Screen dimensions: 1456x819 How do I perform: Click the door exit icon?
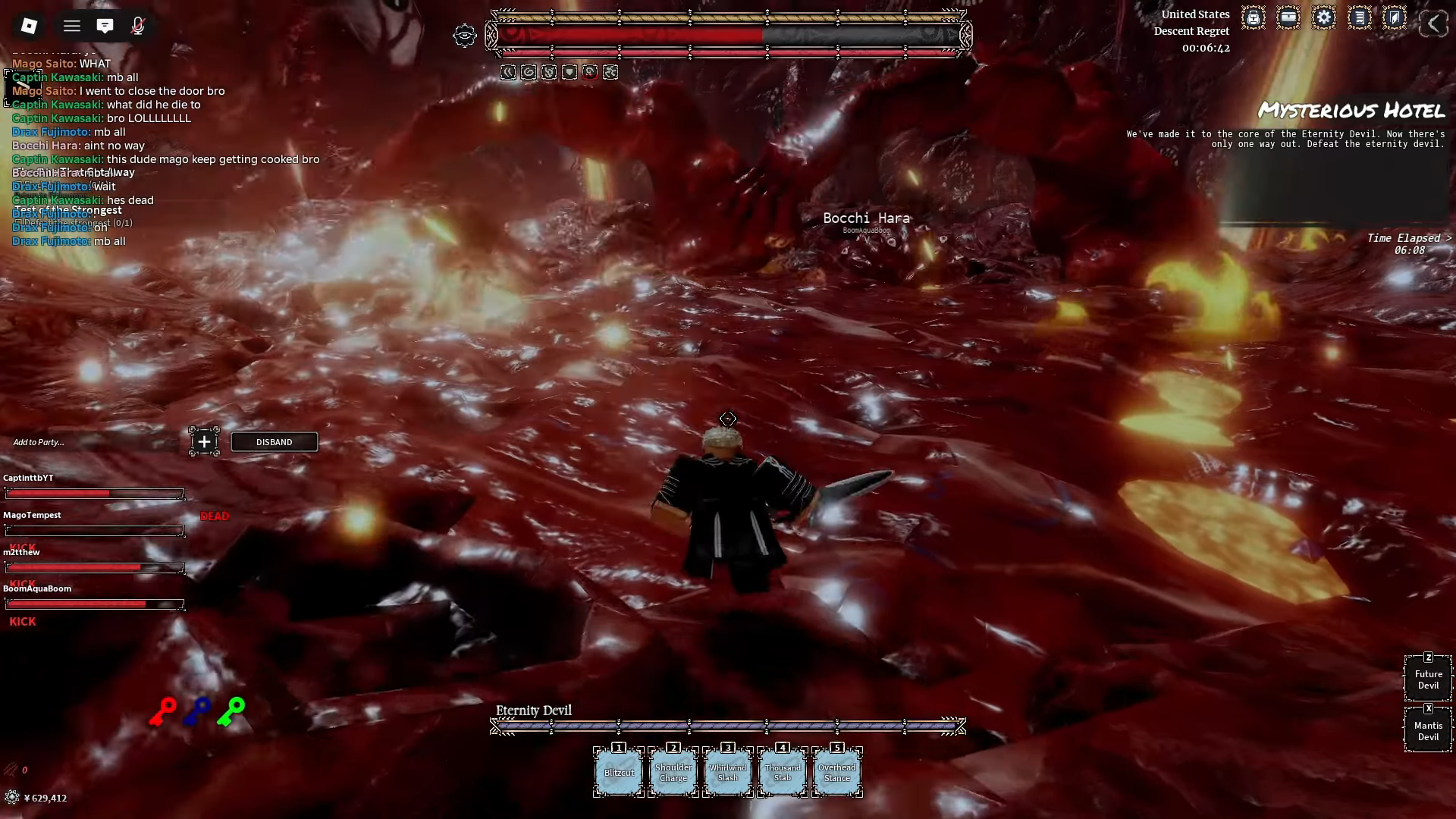click(x=1394, y=18)
